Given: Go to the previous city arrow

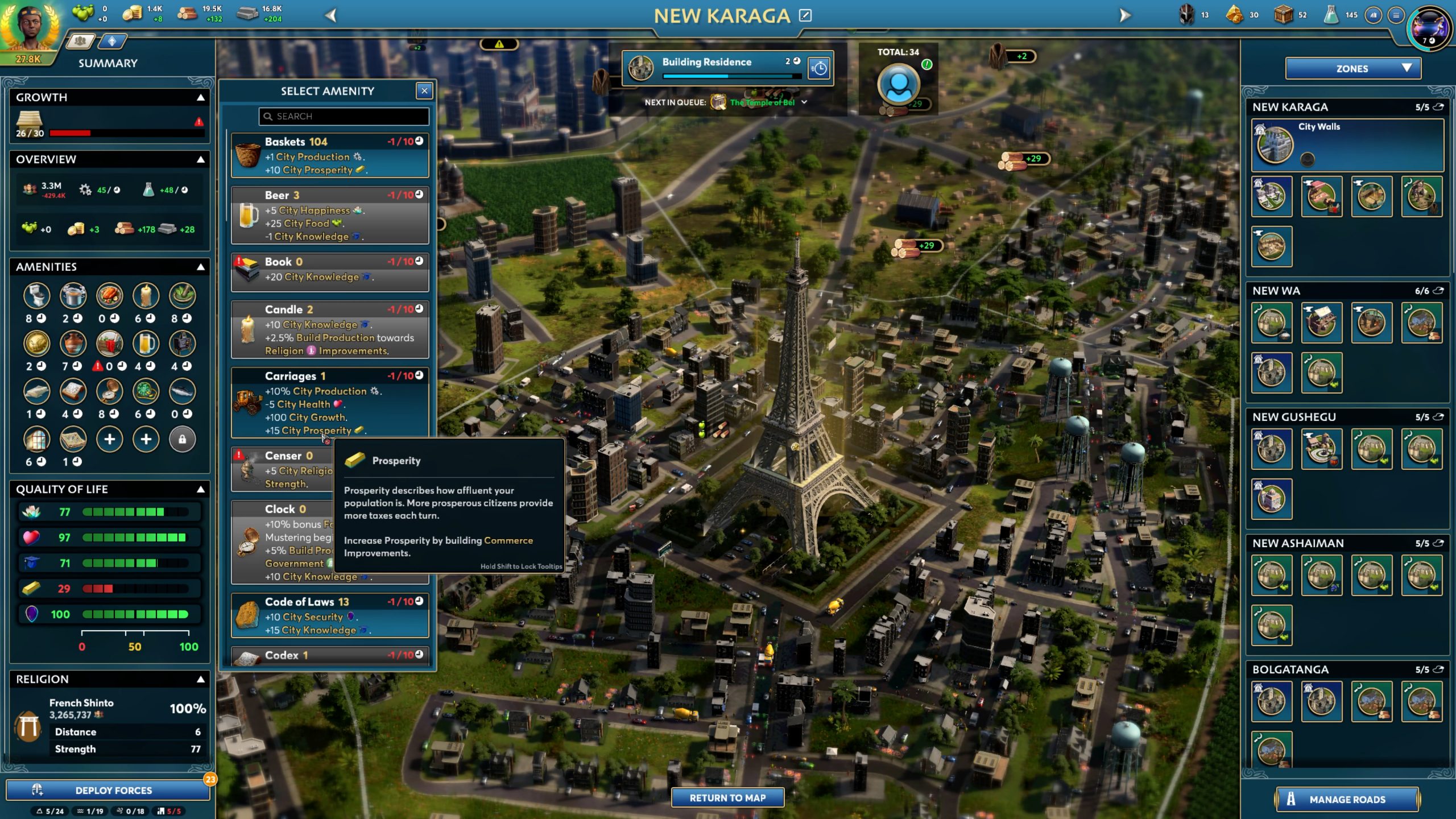Looking at the screenshot, I should (331, 15).
